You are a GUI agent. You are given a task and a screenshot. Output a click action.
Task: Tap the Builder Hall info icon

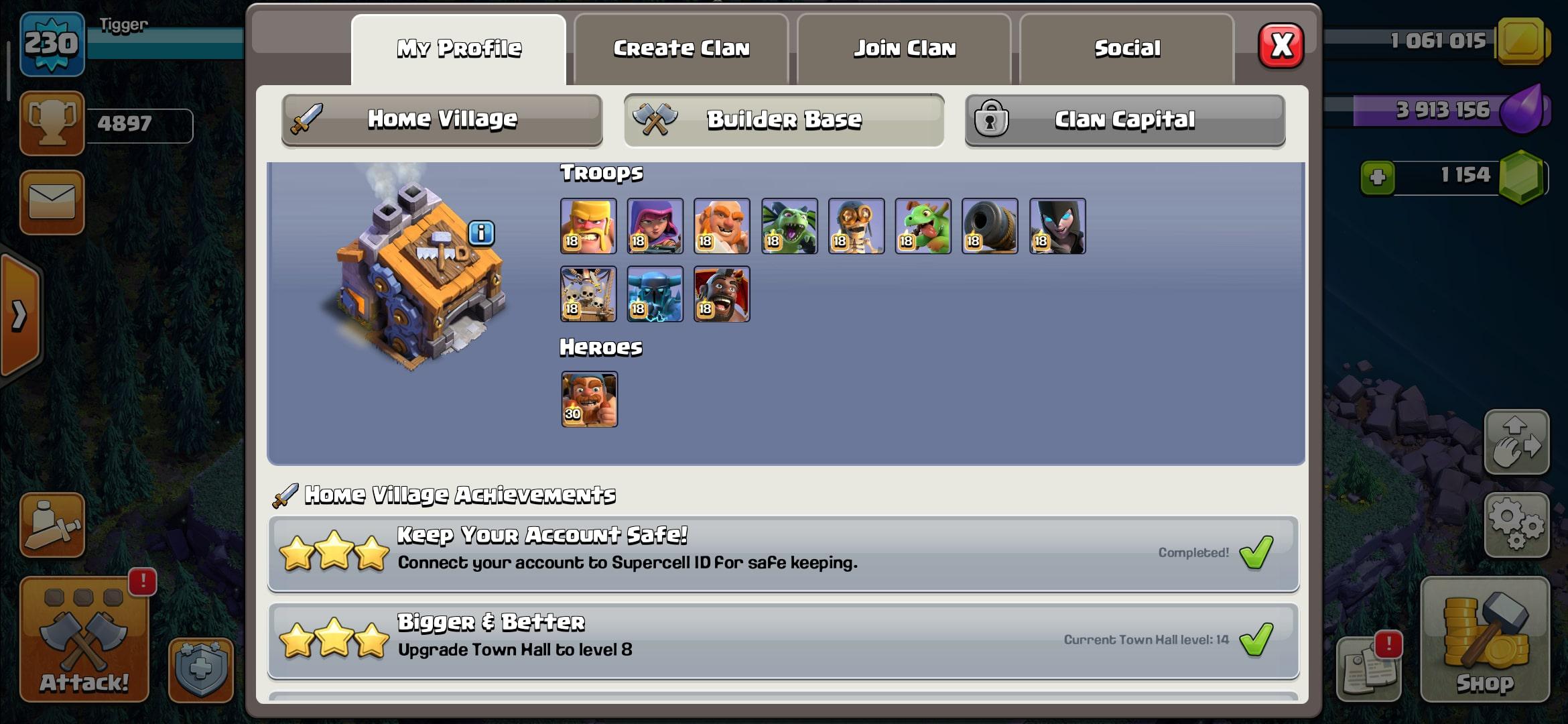[481, 233]
